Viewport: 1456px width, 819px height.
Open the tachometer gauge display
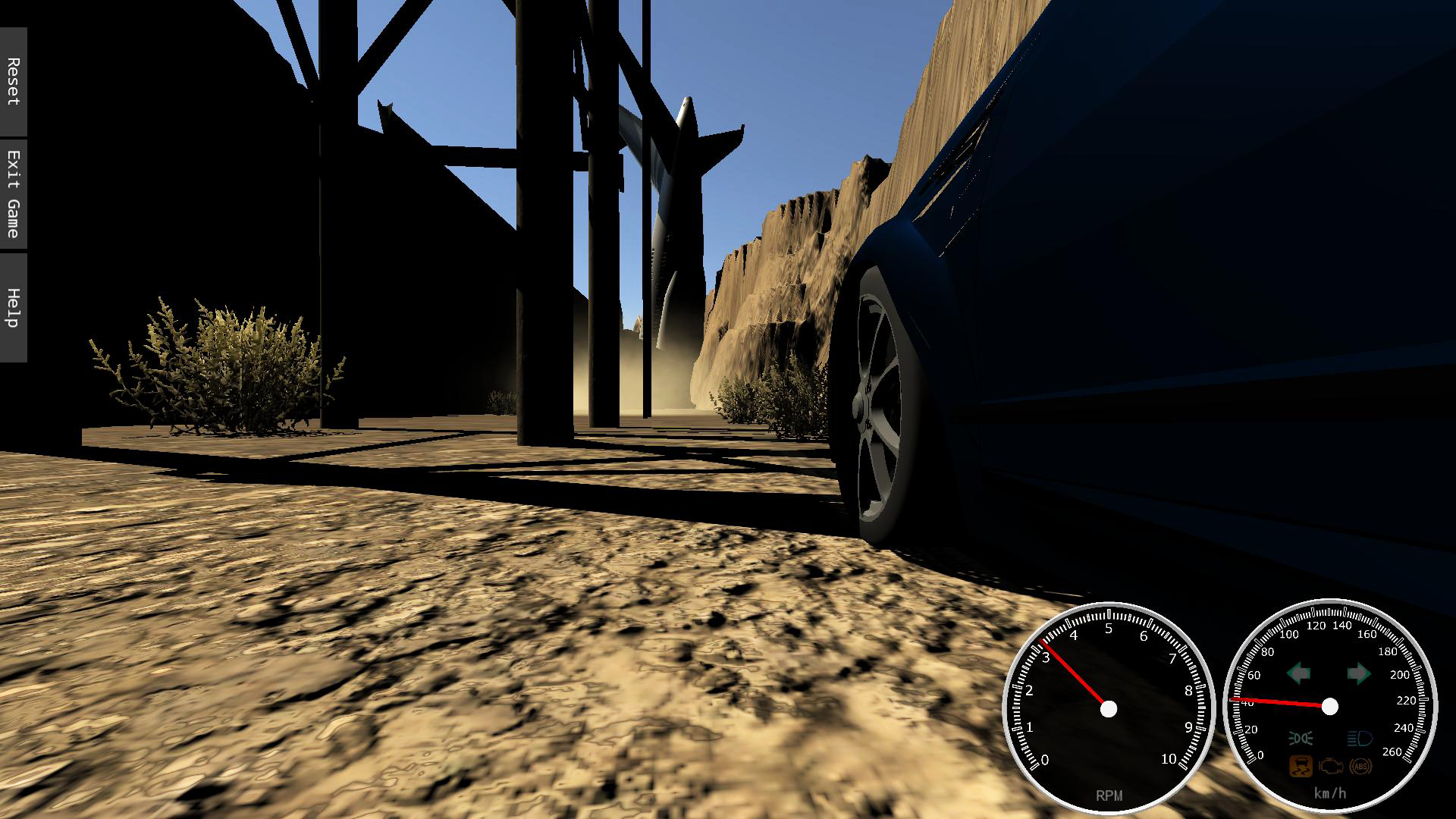1108,709
